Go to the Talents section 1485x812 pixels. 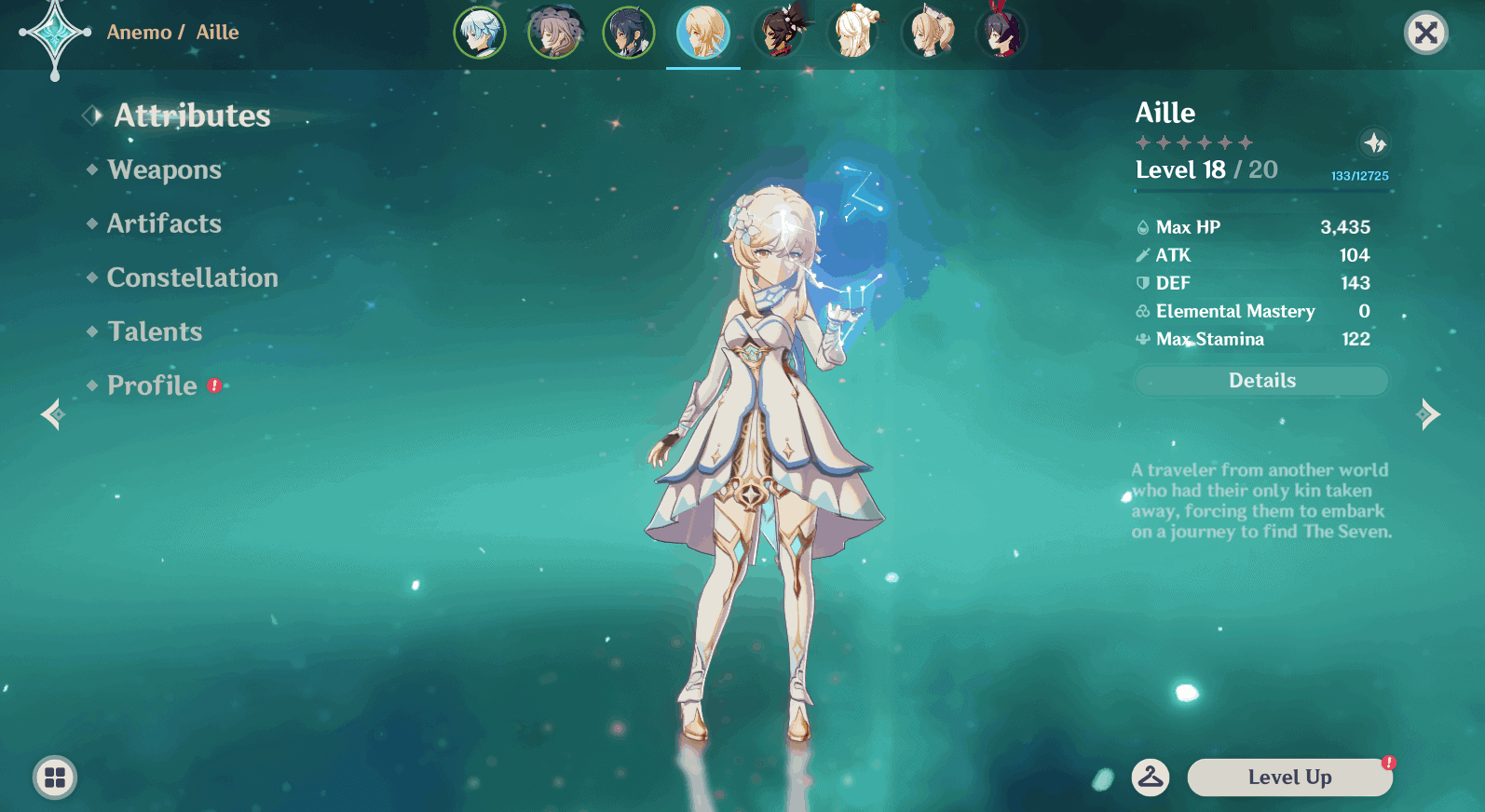point(155,332)
